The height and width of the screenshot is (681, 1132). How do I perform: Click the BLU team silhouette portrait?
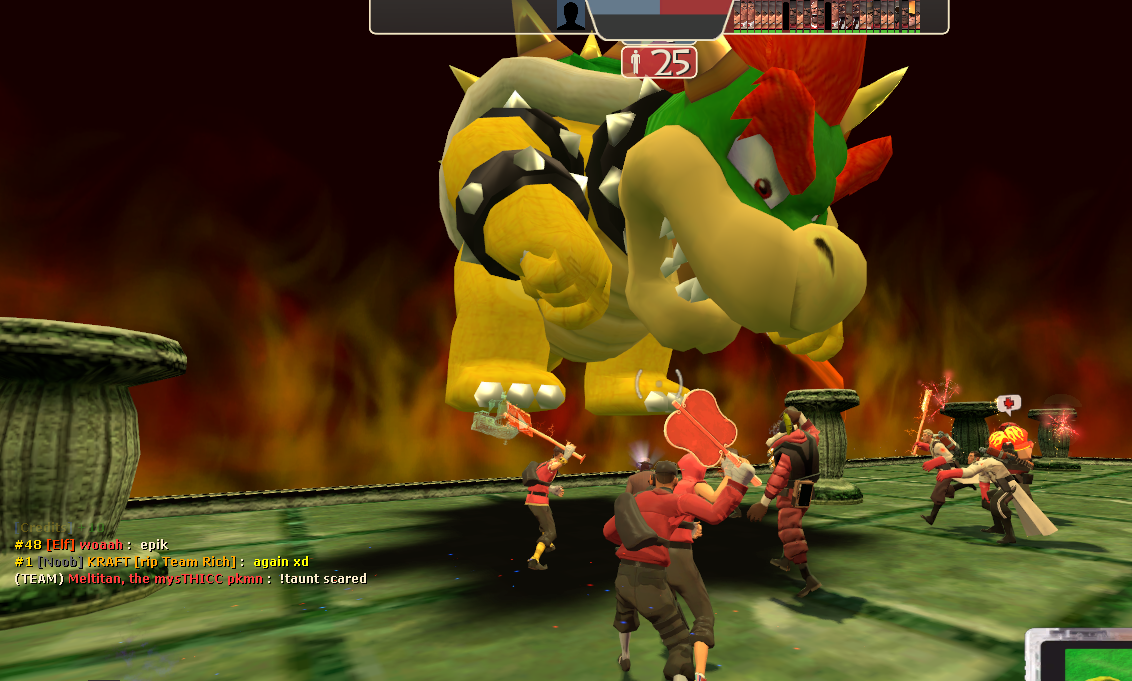(571, 16)
